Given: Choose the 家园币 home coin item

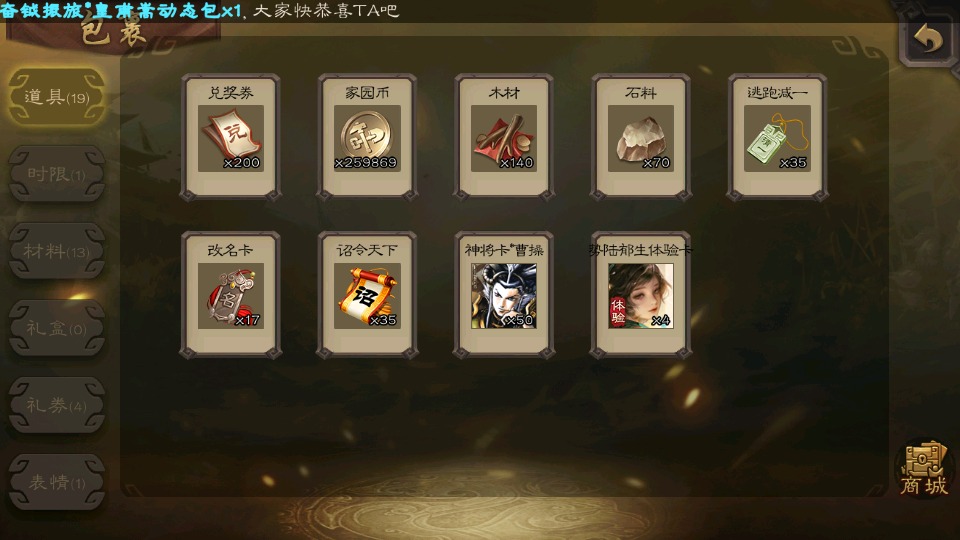Looking at the screenshot, I should (x=367, y=137).
